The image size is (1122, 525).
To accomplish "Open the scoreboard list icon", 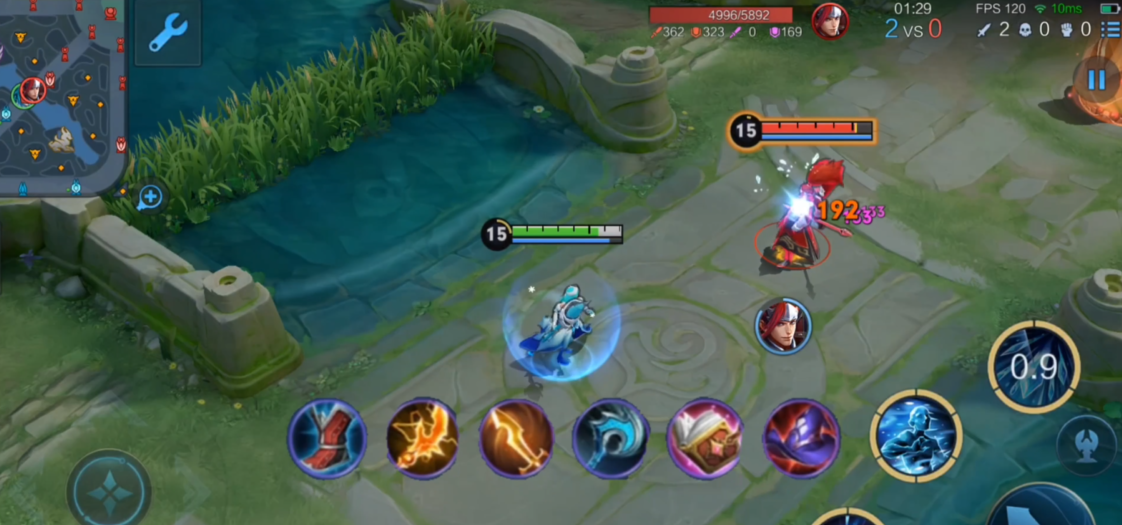I will pyautogui.click(x=1109, y=29).
